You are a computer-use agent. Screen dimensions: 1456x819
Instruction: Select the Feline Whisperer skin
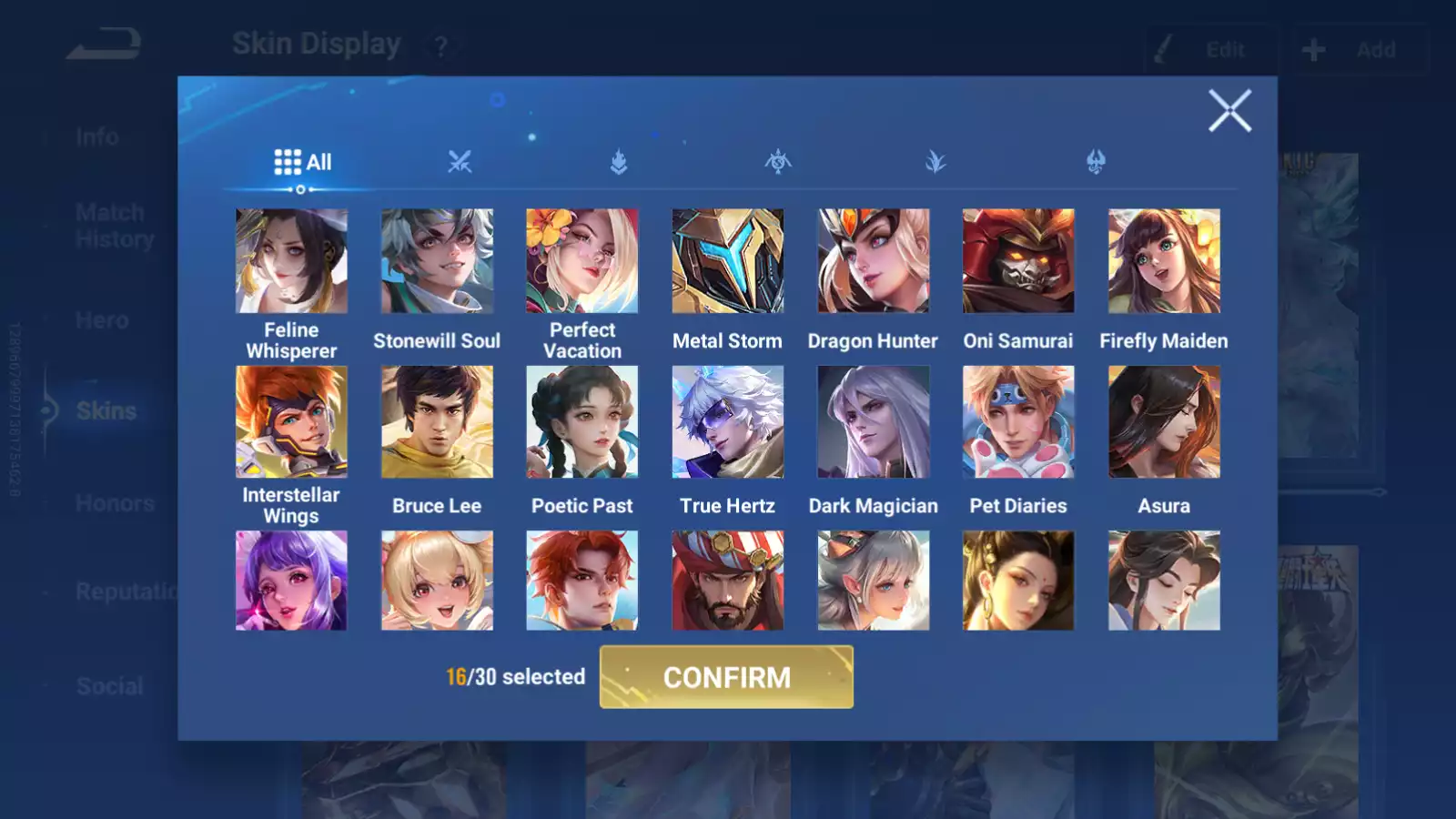[291, 261]
